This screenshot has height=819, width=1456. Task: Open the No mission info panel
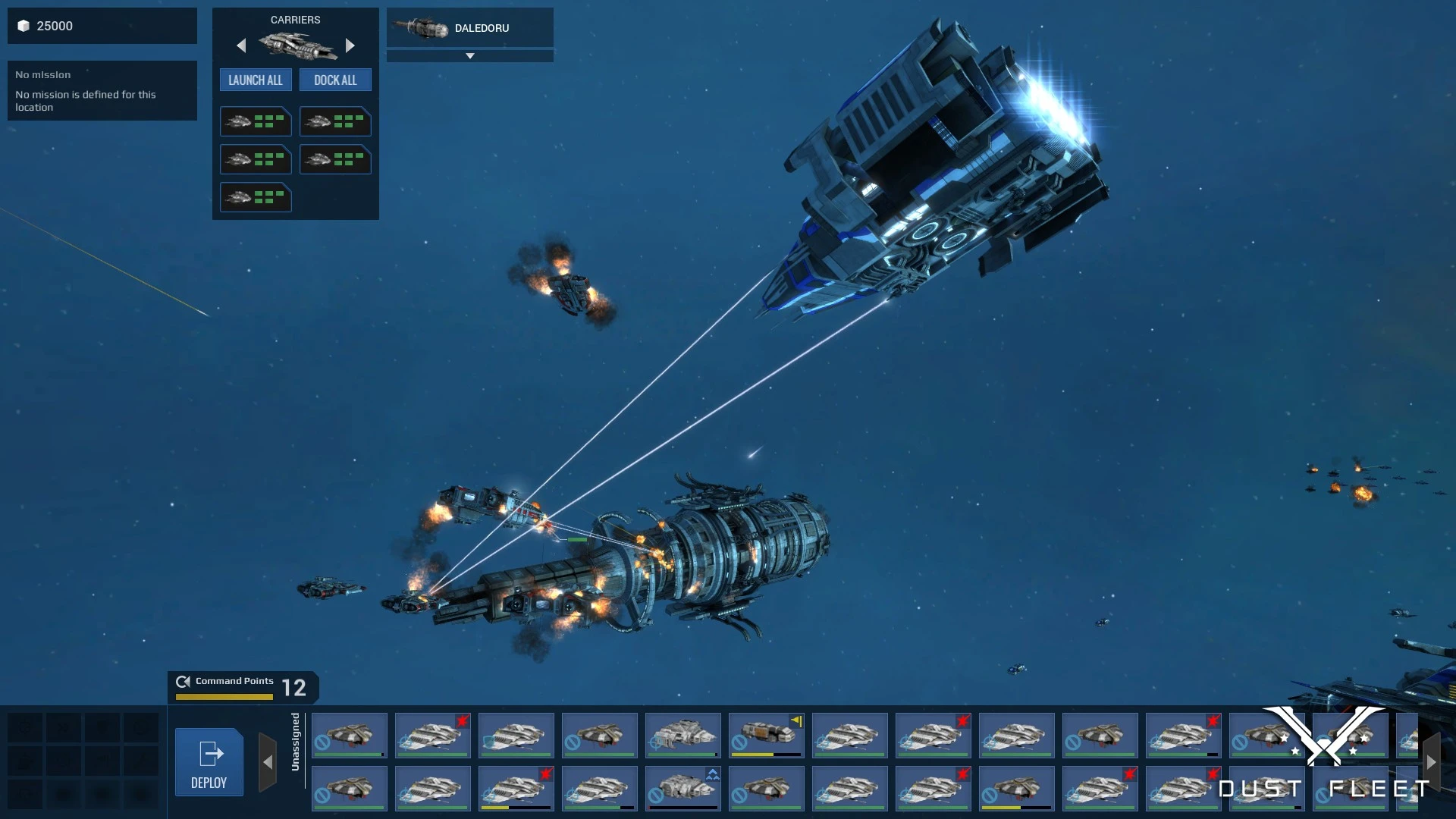(102, 91)
